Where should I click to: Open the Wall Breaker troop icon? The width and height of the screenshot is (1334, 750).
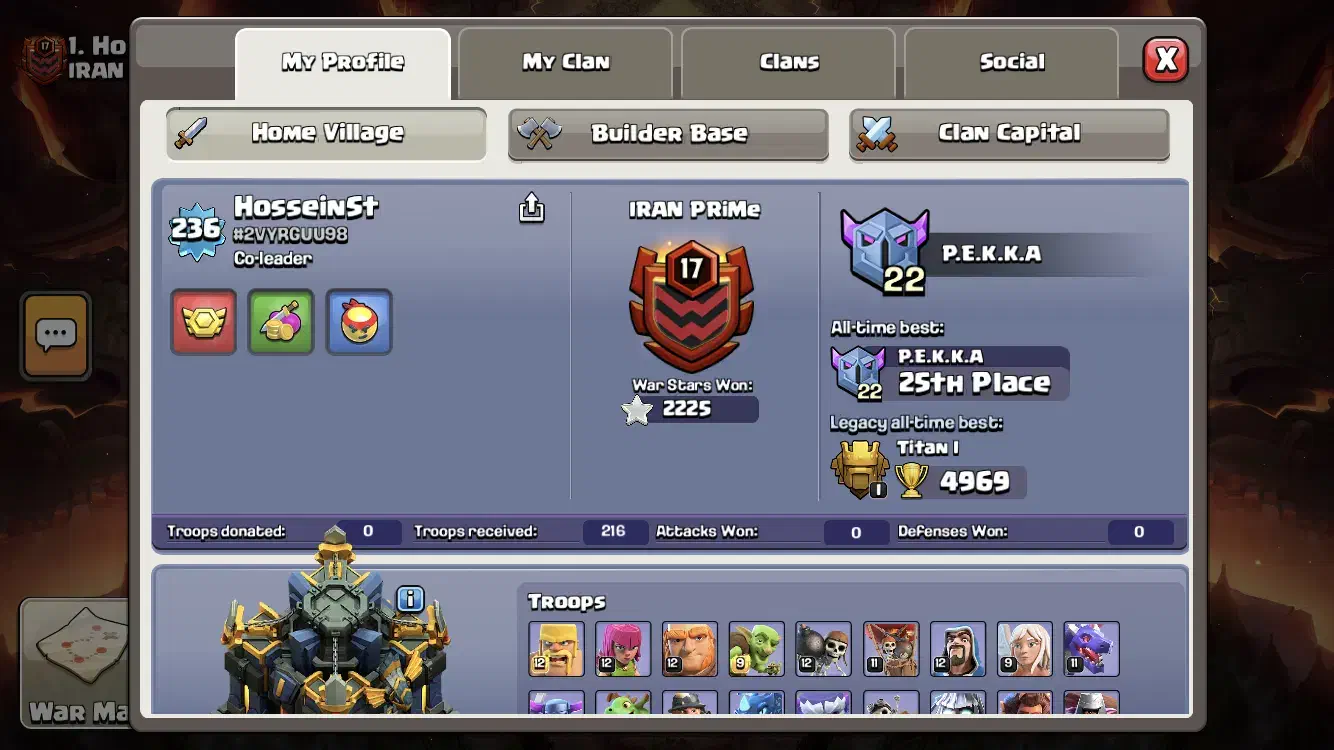pos(823,649)
